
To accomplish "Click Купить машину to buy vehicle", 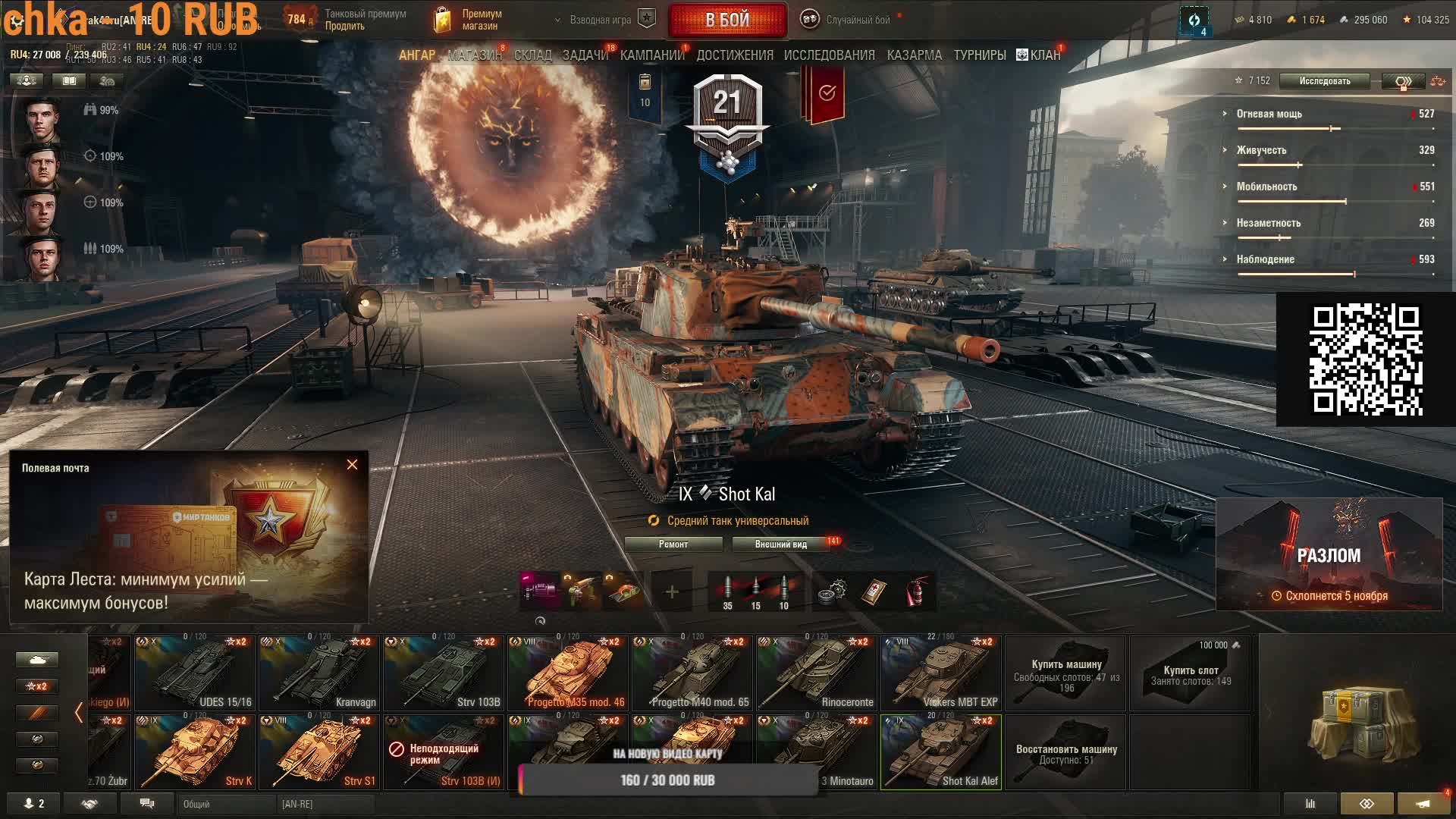I will click(x=1065, y=673).
